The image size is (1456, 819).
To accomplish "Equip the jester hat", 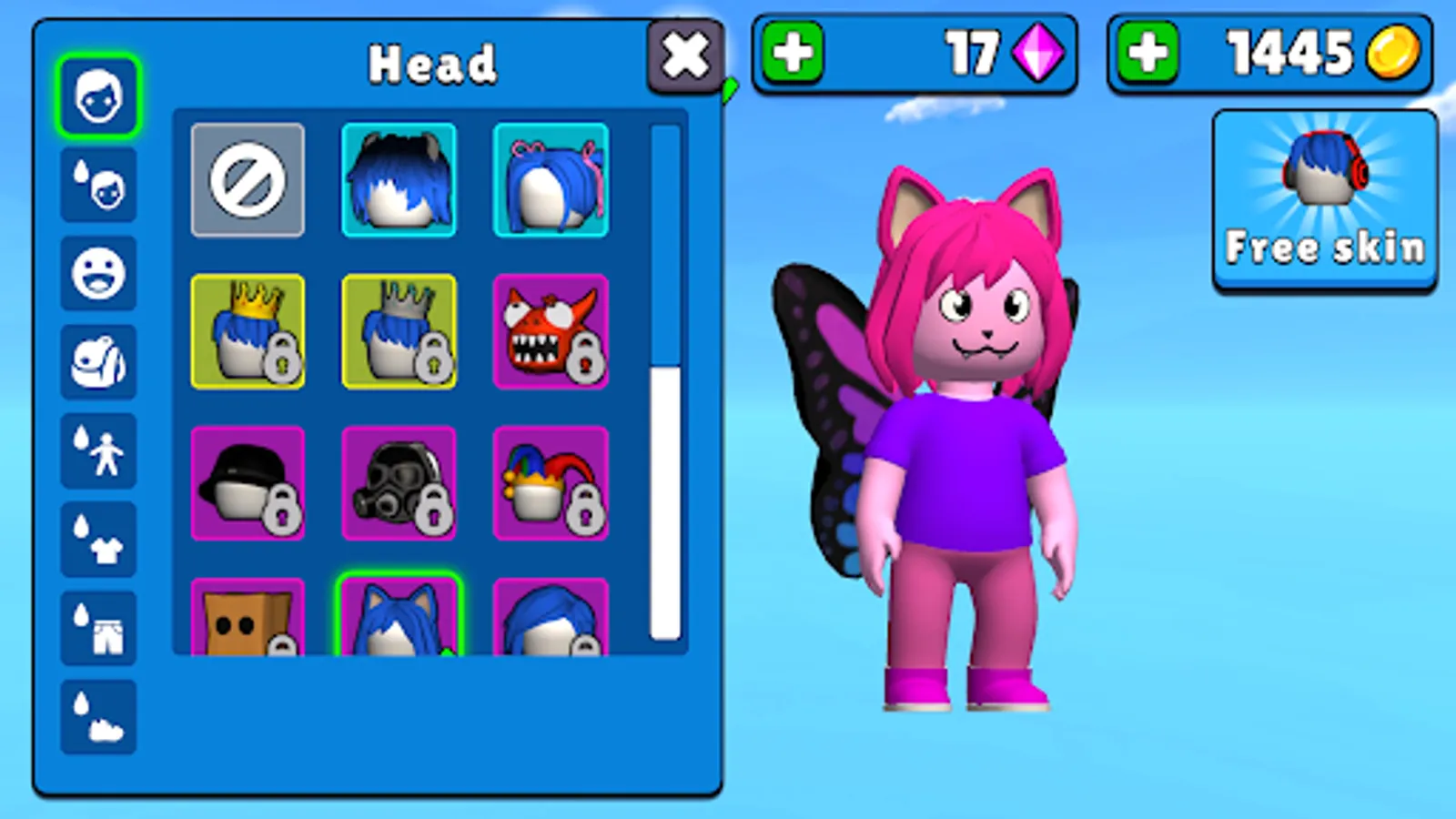I will tap(551, 481).
